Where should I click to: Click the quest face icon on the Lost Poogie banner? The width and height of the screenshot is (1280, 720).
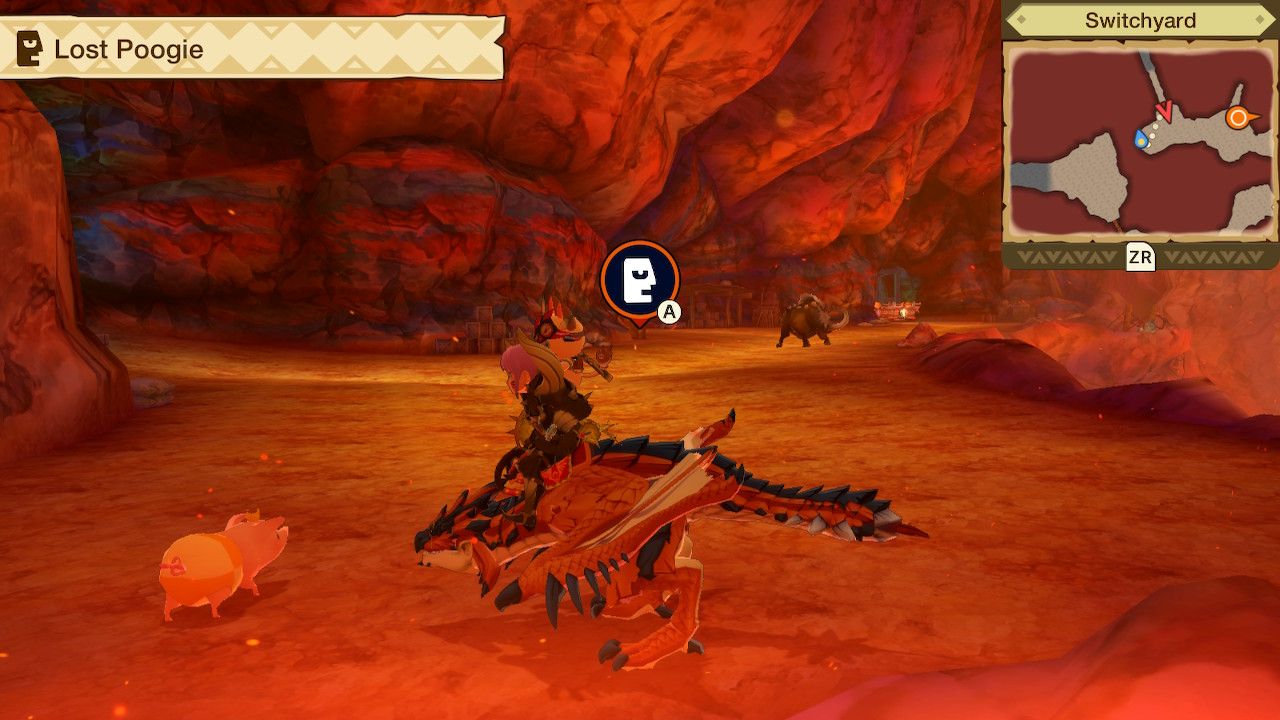point(30,46)
